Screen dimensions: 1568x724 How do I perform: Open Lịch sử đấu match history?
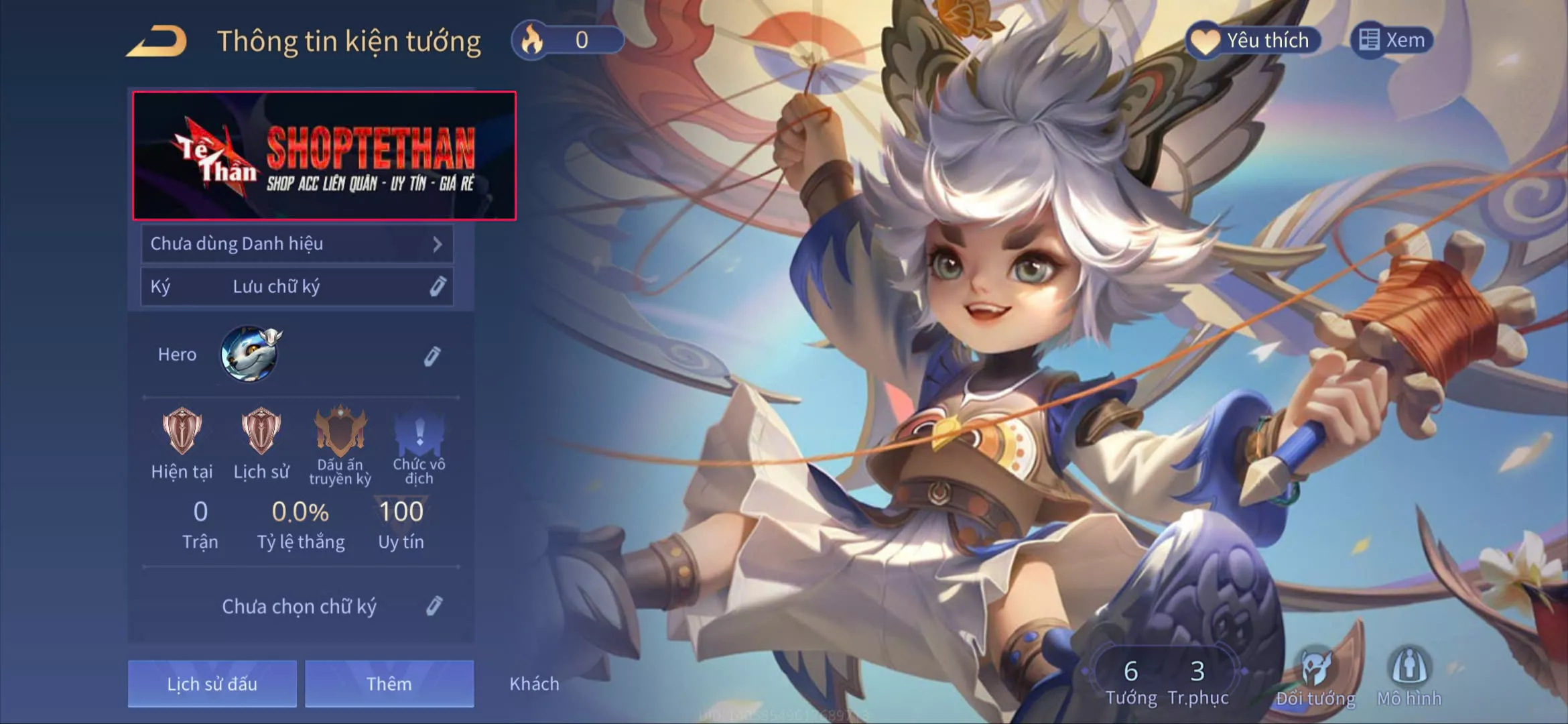point(212,684)
